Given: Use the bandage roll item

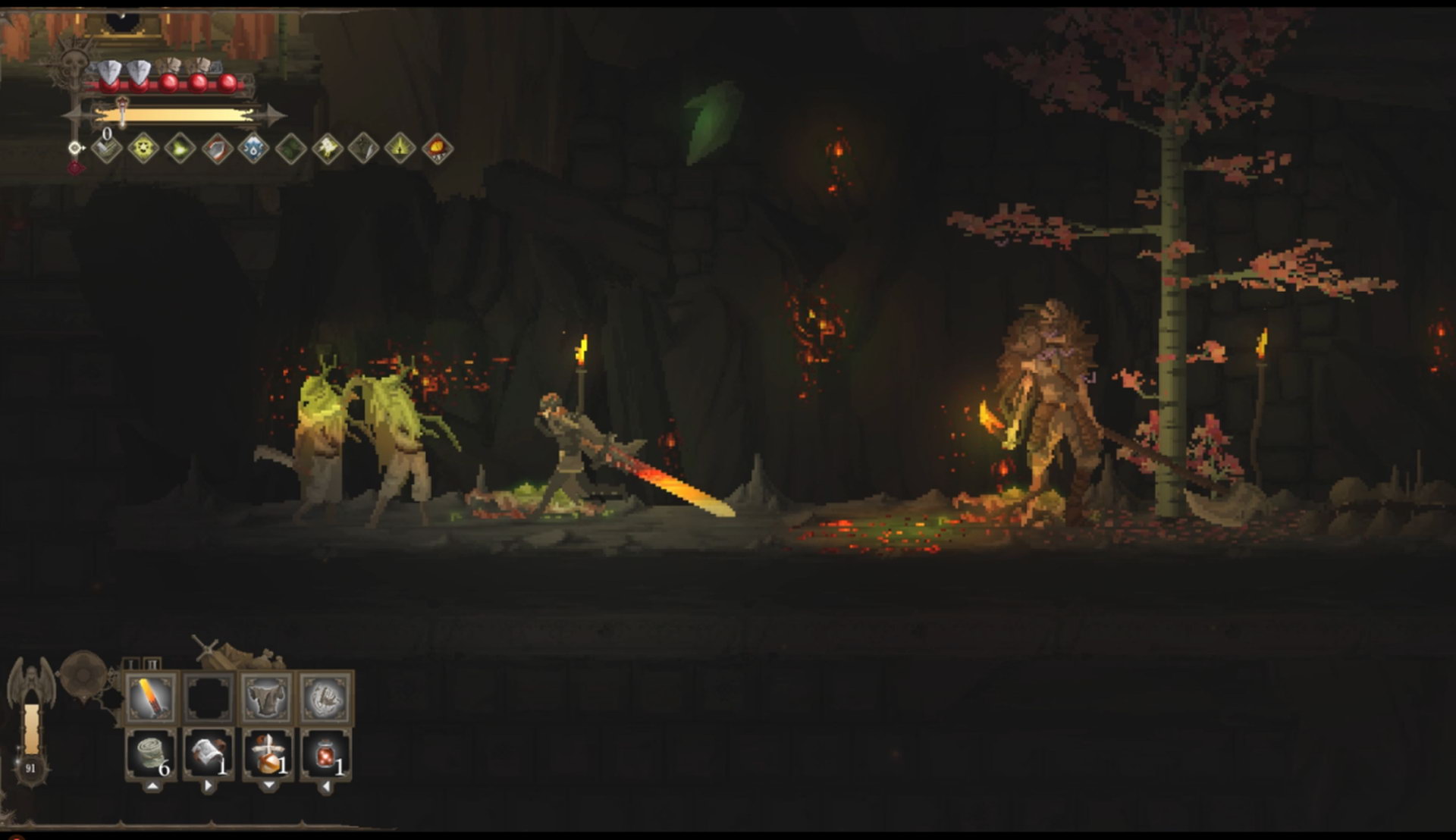Looking at the screenshot, I should (151, 754).
